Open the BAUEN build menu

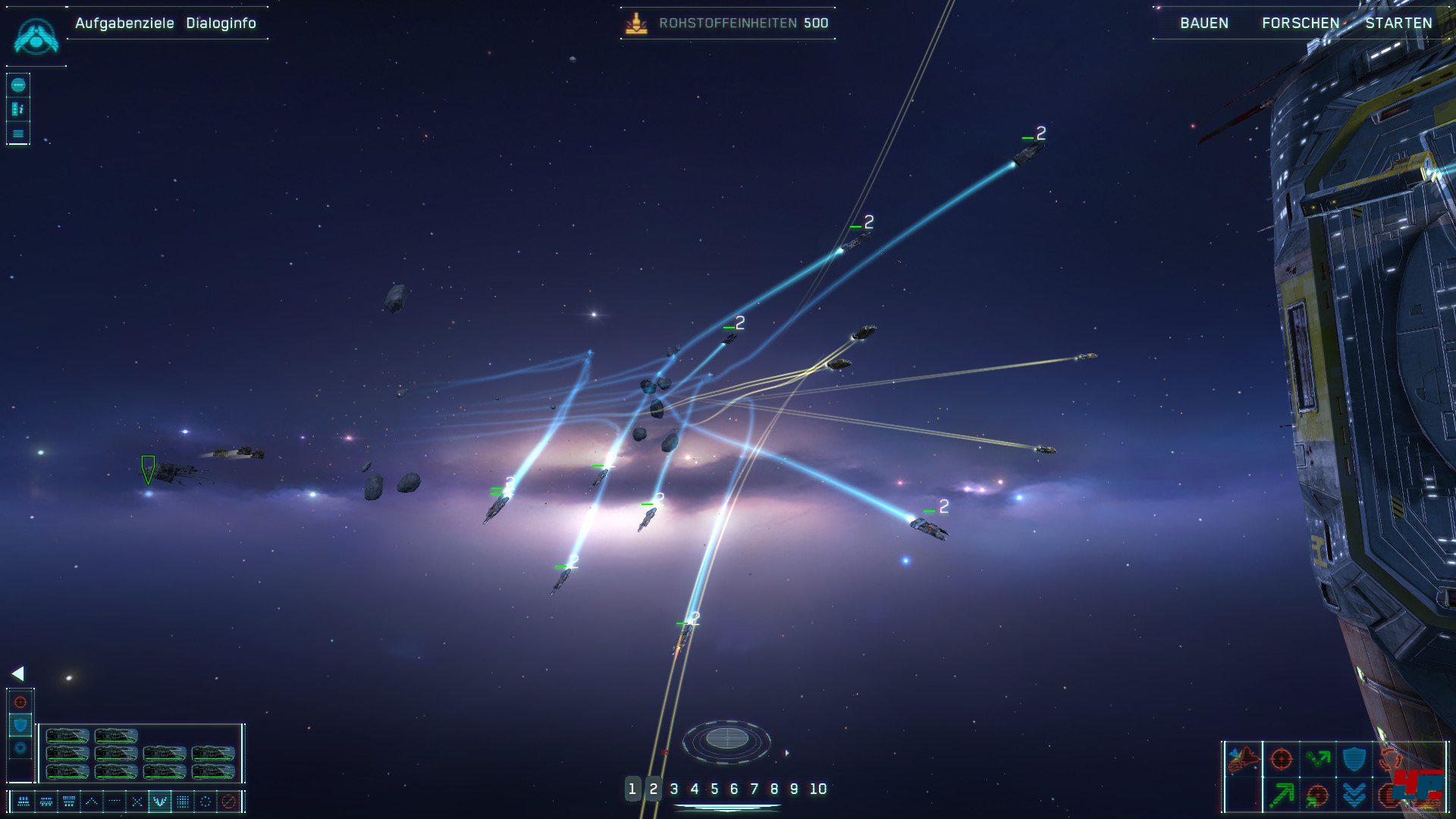1204,23
